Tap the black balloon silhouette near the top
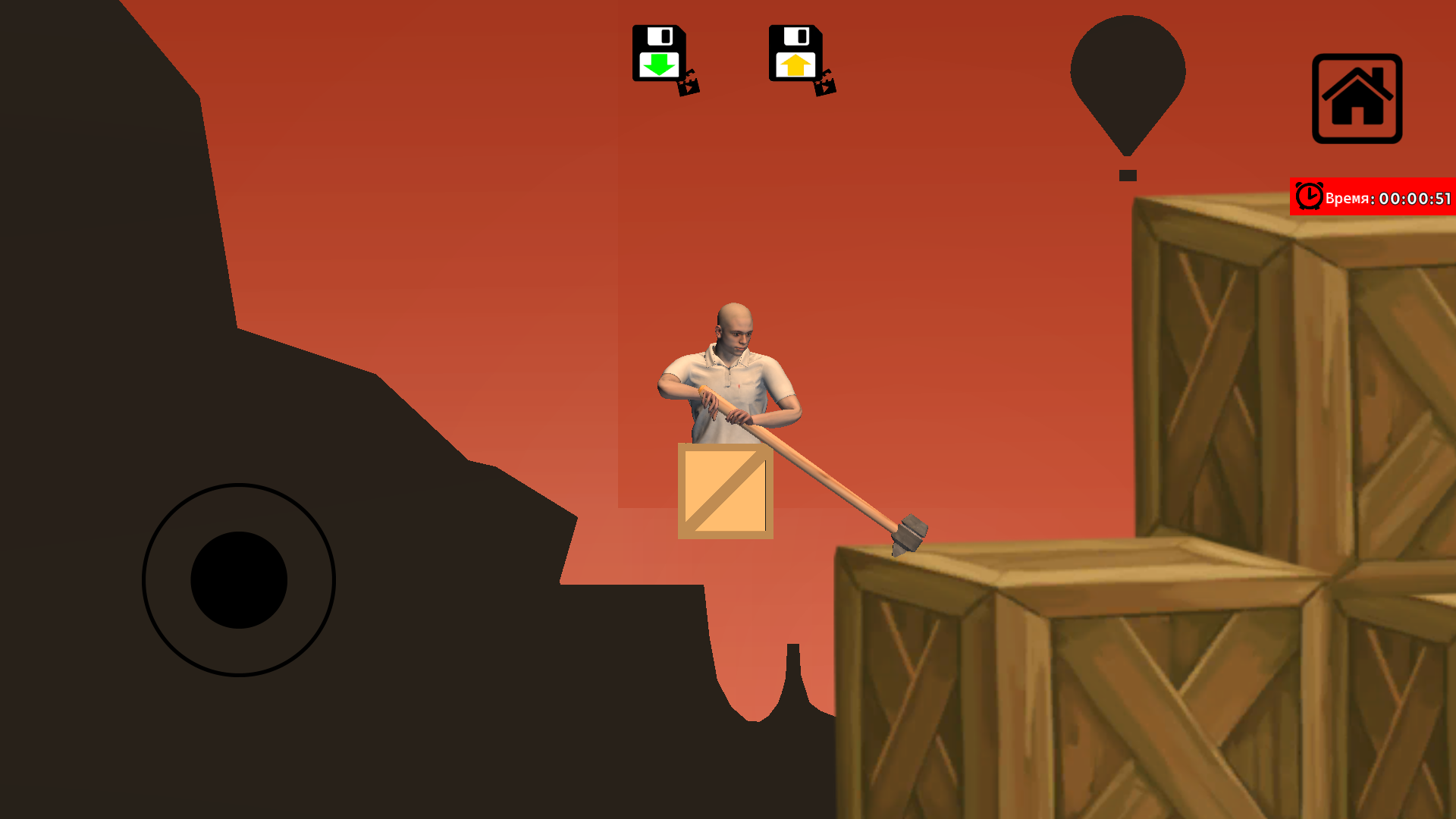The width and height of the screenshot is (1456, 819). 1127,72
